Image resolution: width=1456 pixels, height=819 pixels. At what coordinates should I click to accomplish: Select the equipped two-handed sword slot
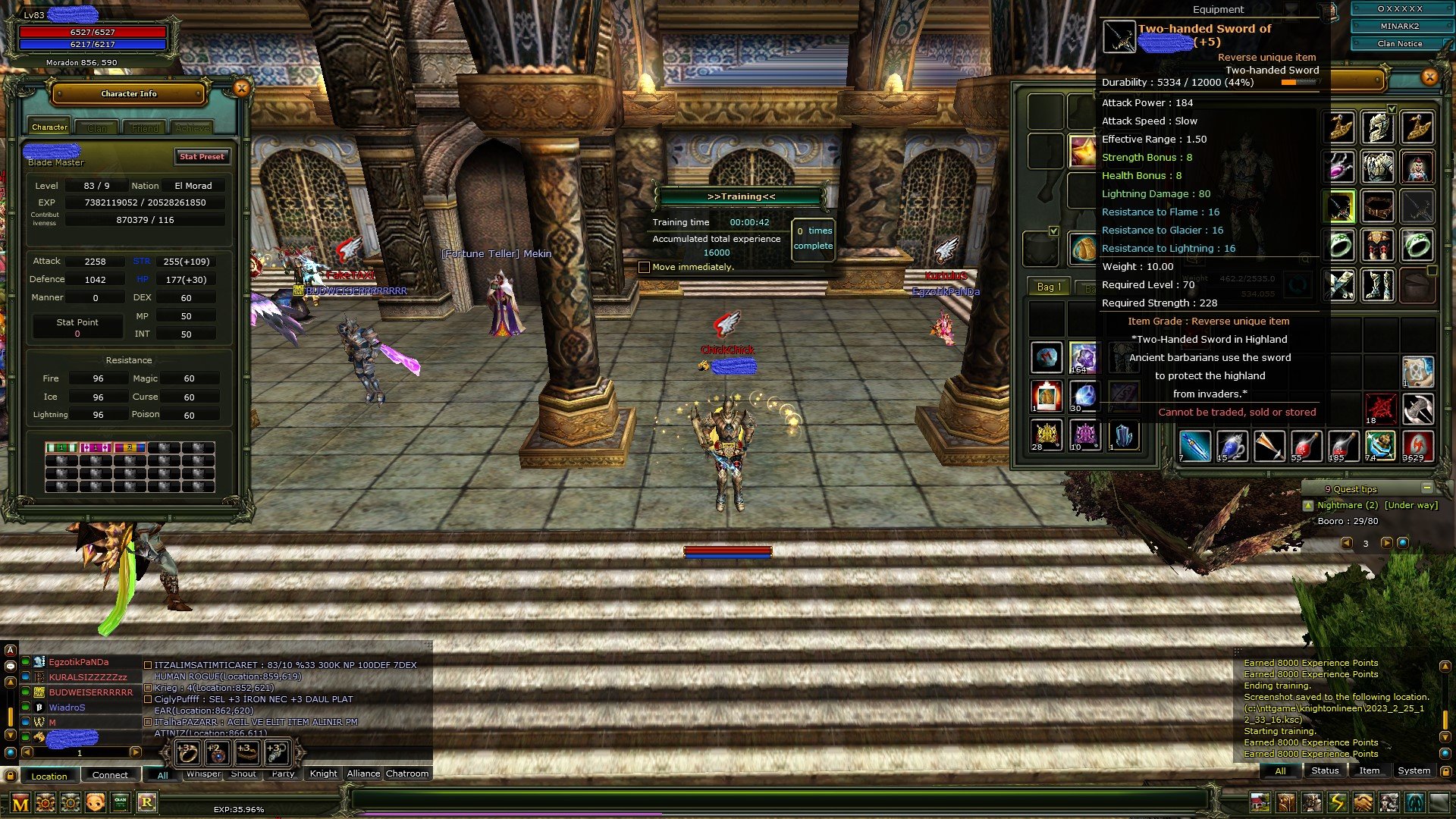[1340, 206]
